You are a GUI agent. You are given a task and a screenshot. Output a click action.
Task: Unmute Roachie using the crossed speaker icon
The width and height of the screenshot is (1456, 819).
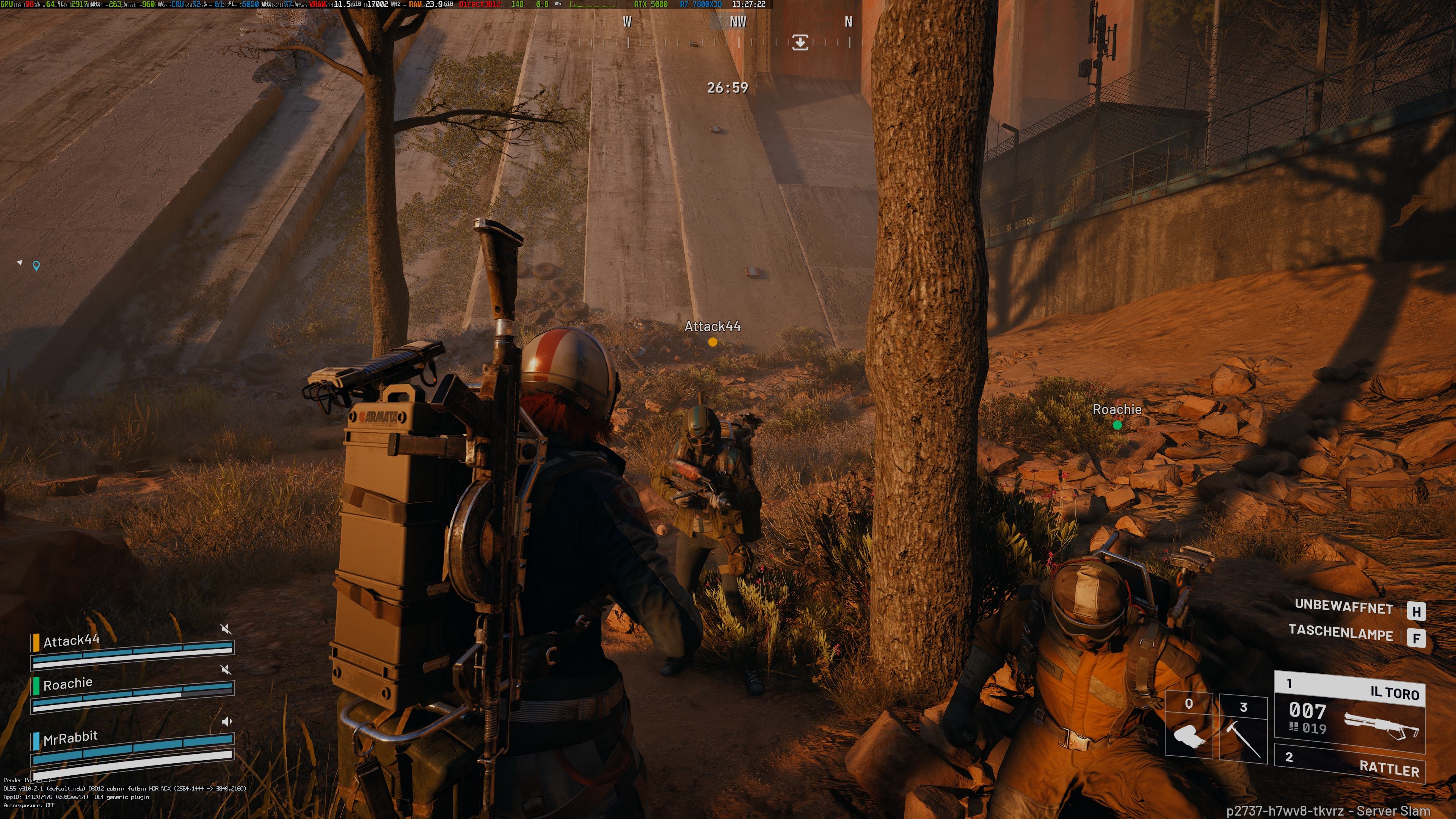point(226,670)
